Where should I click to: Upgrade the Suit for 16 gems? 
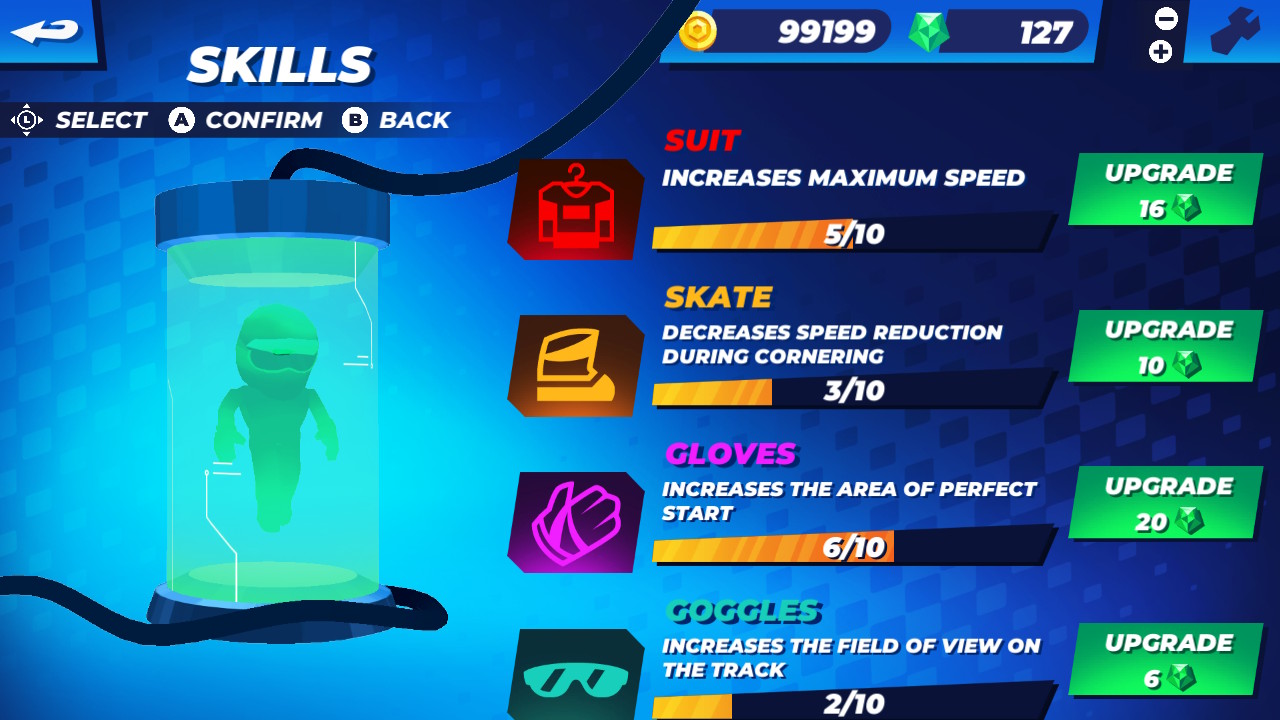[x=1163, y=188]
